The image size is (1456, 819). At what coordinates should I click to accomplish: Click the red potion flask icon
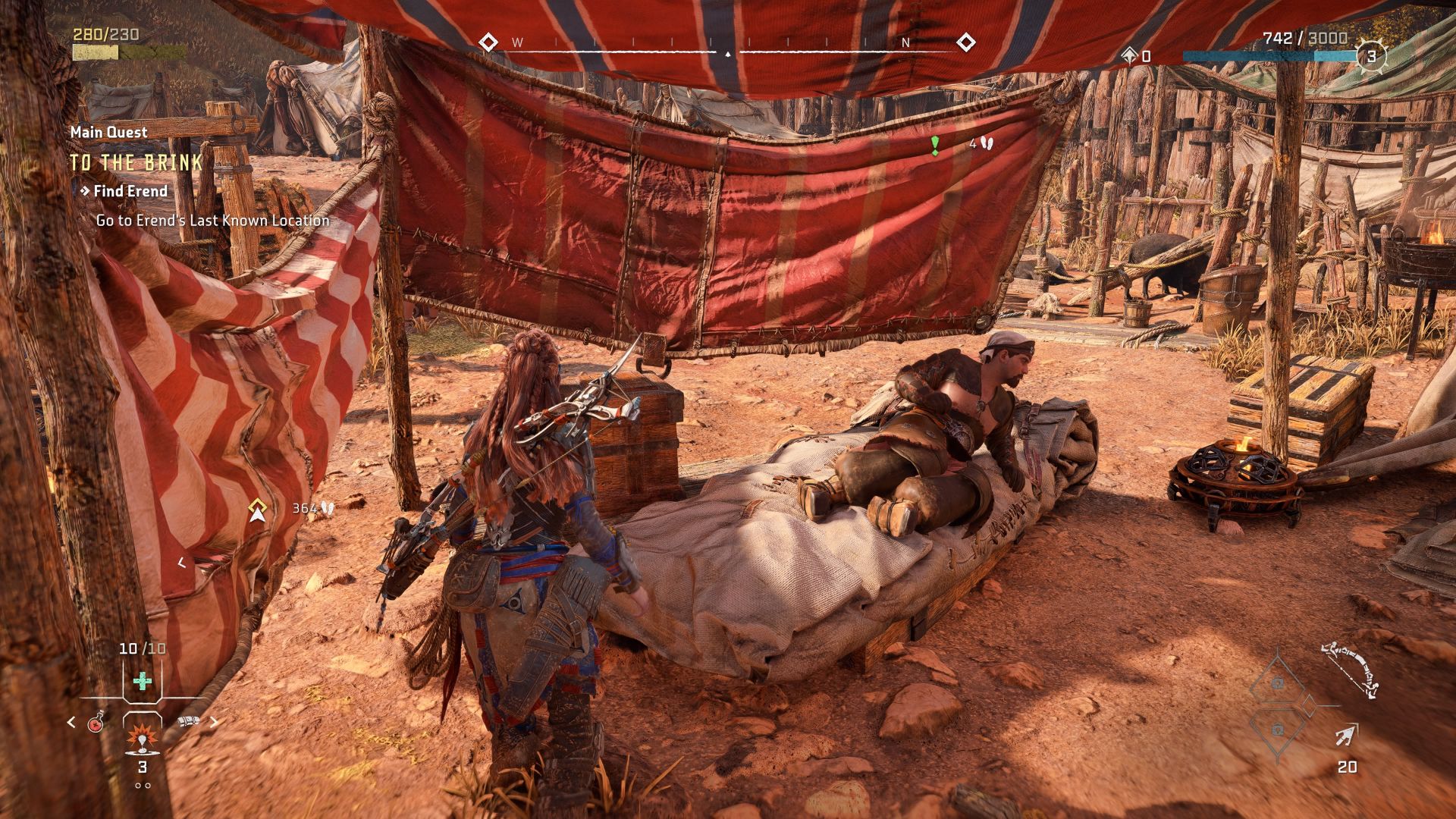pyautogui.click(x=95, y=723)
